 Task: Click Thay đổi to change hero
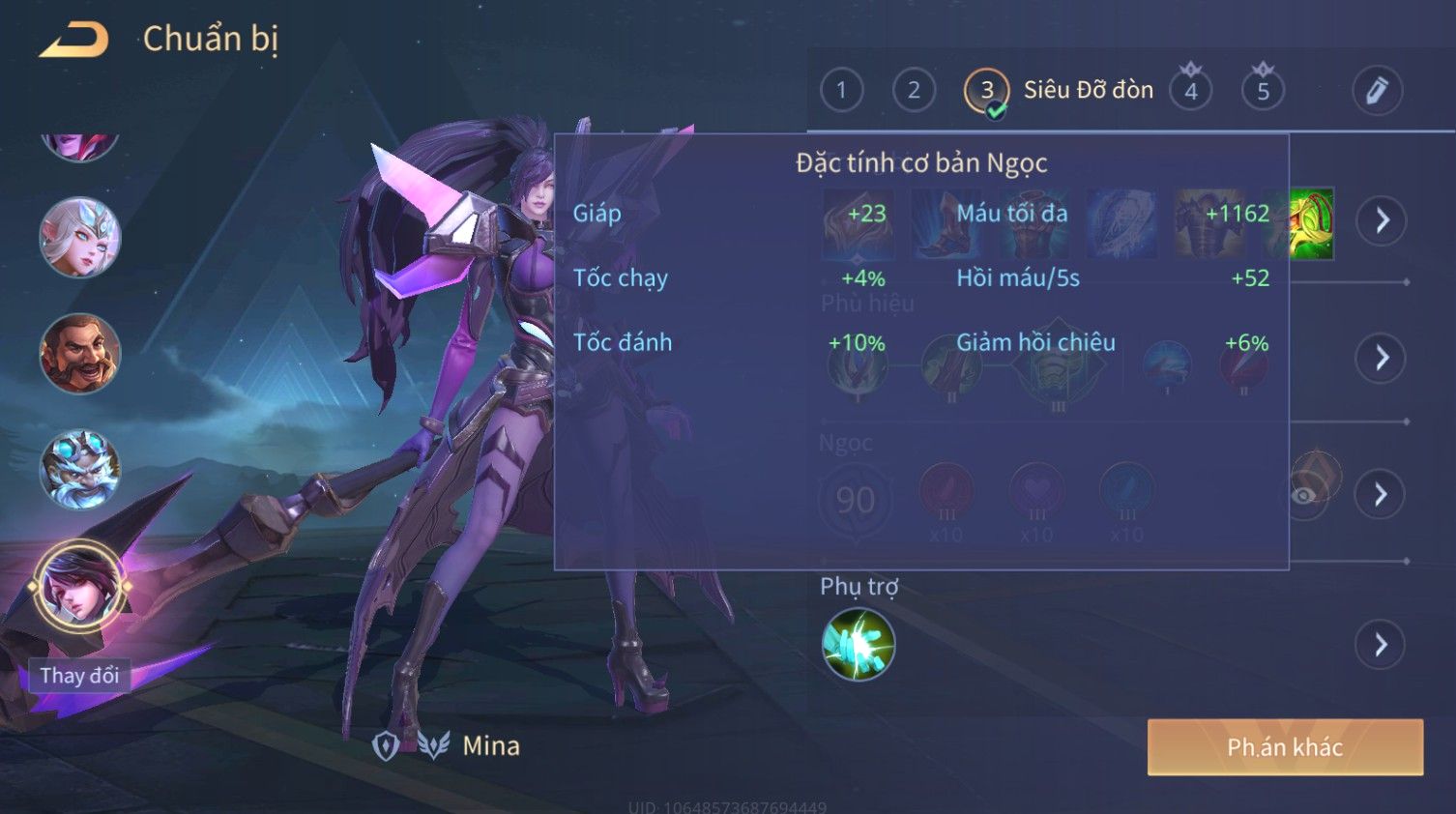[79, 676]
